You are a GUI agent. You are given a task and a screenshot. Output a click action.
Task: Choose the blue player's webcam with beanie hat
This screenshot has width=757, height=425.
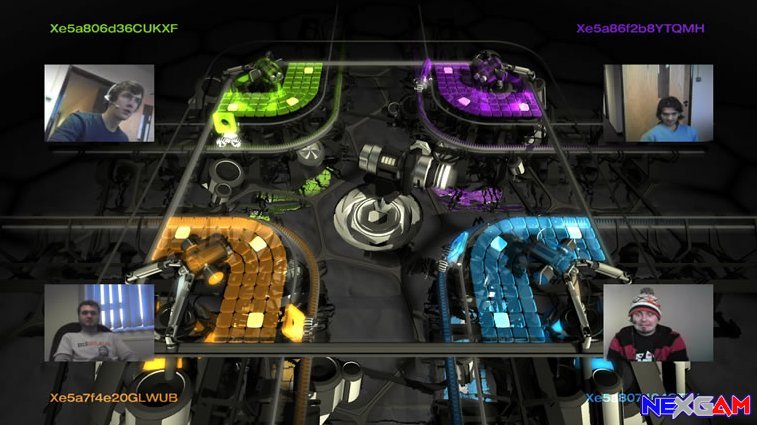click(658, 322)
